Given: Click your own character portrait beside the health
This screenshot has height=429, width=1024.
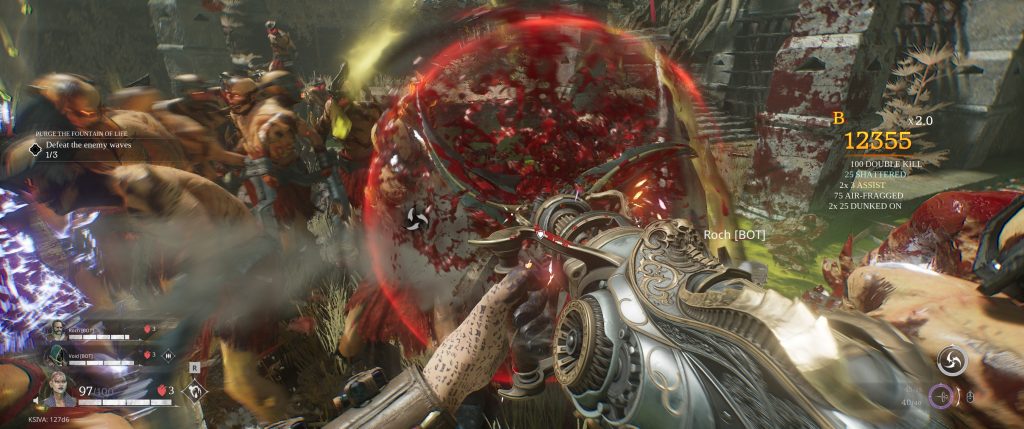Looking at the screenshot, I should pos(57,386).
